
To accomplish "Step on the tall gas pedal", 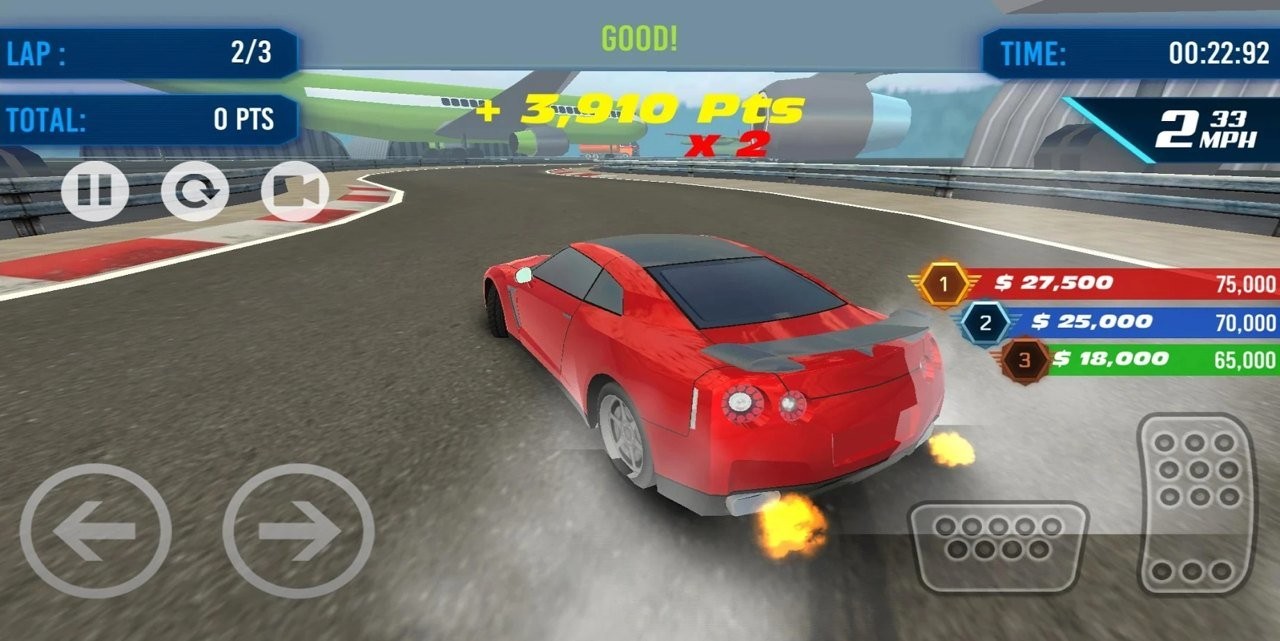I will (1196, 502).
